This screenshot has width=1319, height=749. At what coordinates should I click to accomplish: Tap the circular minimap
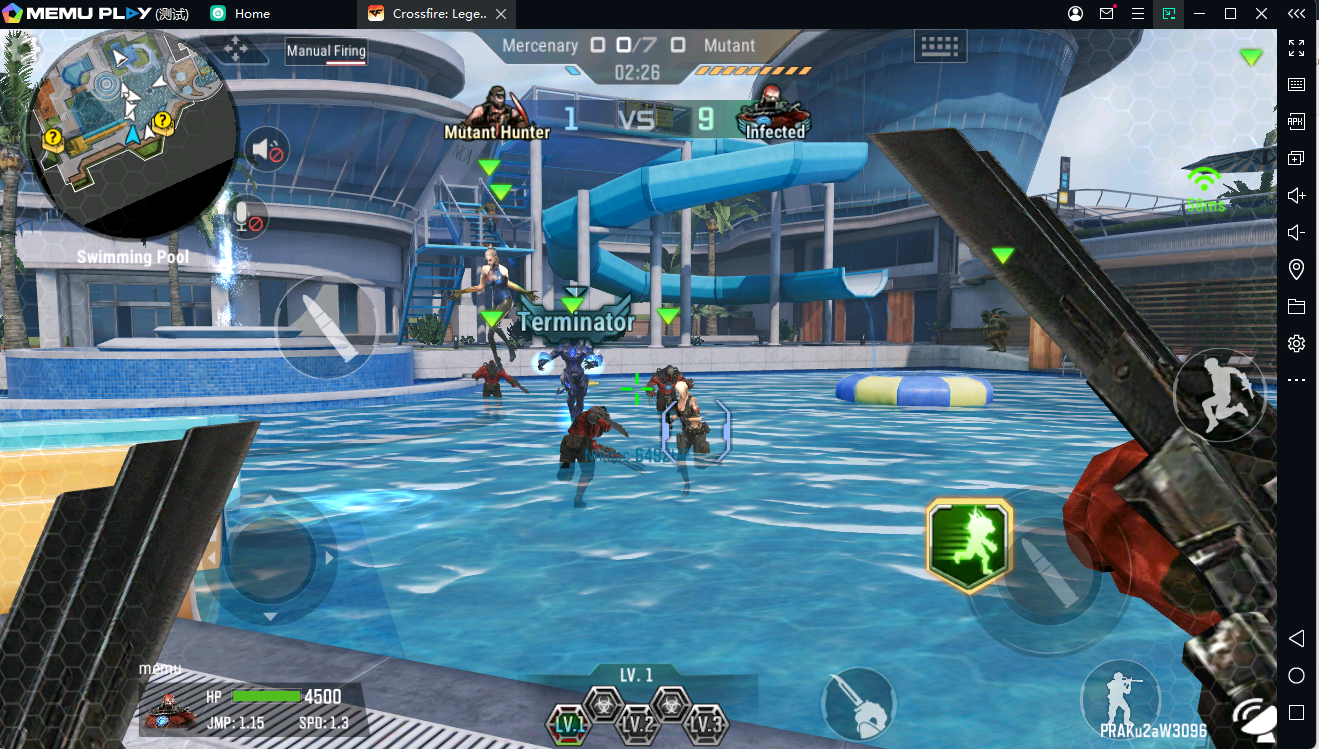pyautogui.click(x=131, y=130)
